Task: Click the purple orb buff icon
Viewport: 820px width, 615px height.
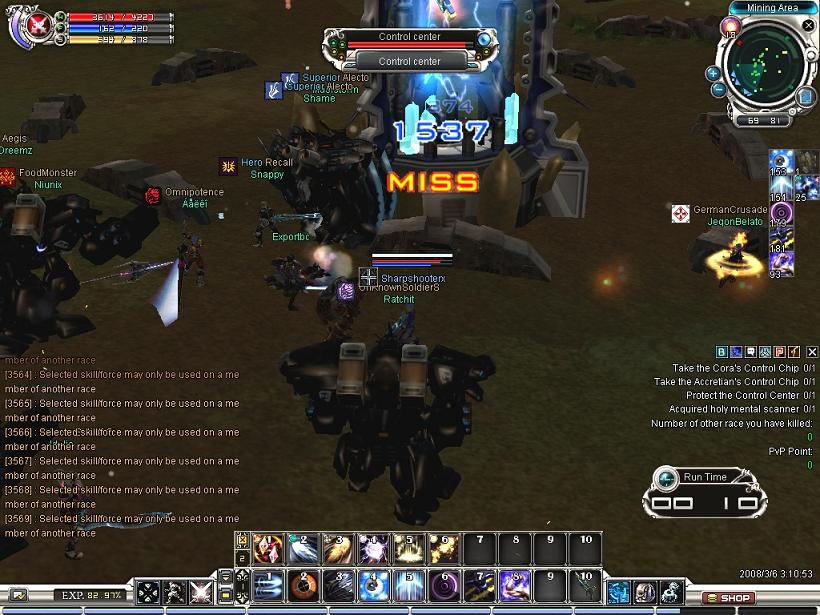Action: 781,213
